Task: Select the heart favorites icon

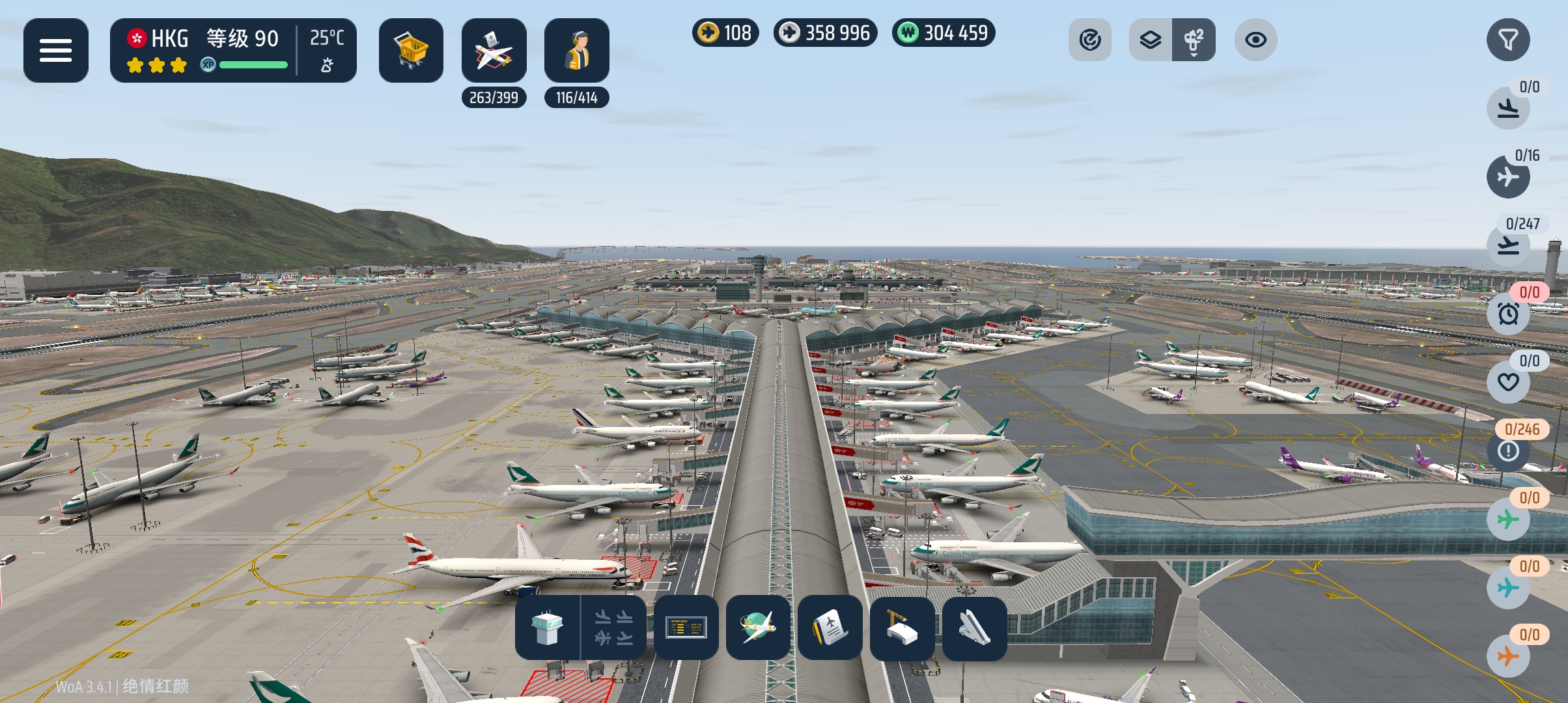Action: click(x=1508, y=382)
